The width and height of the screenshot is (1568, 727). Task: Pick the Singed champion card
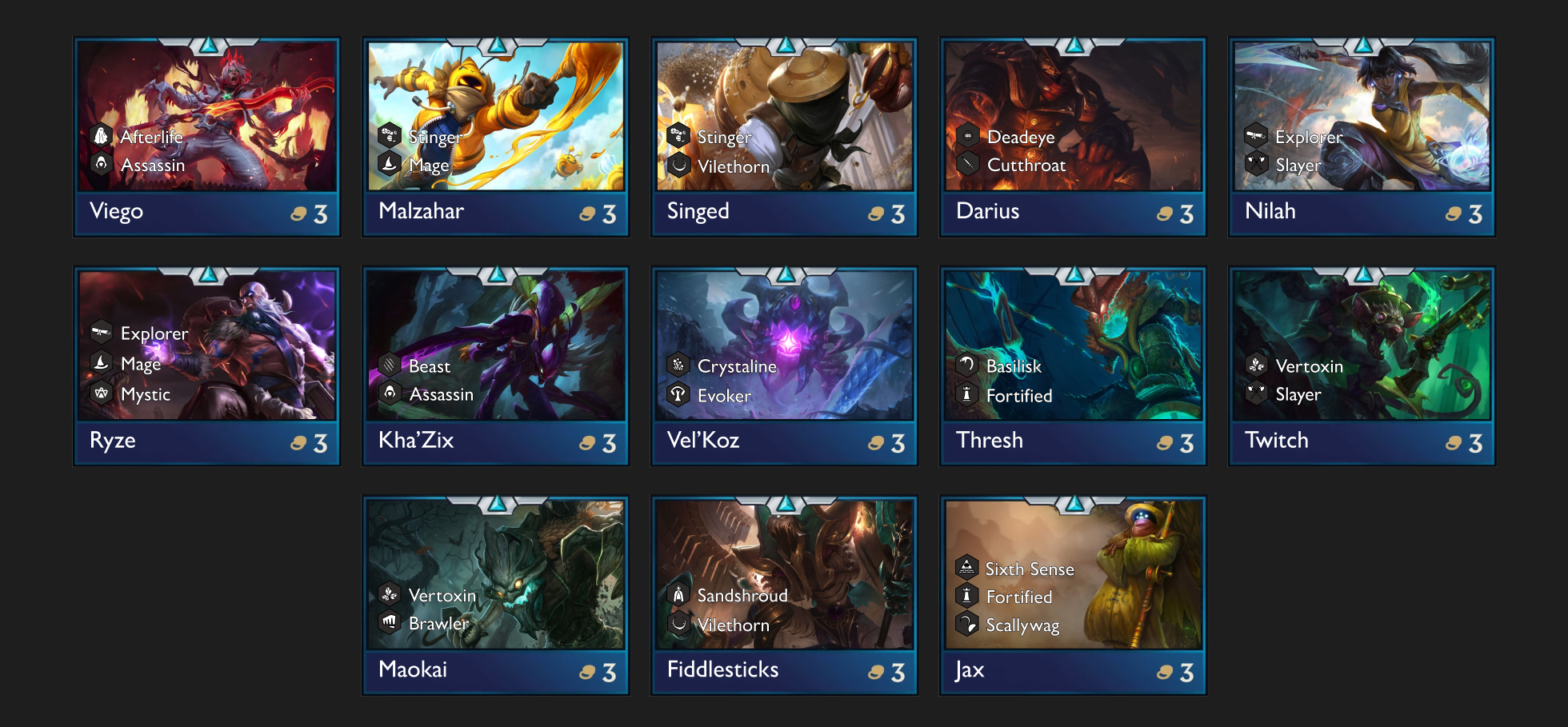point(784,136)
